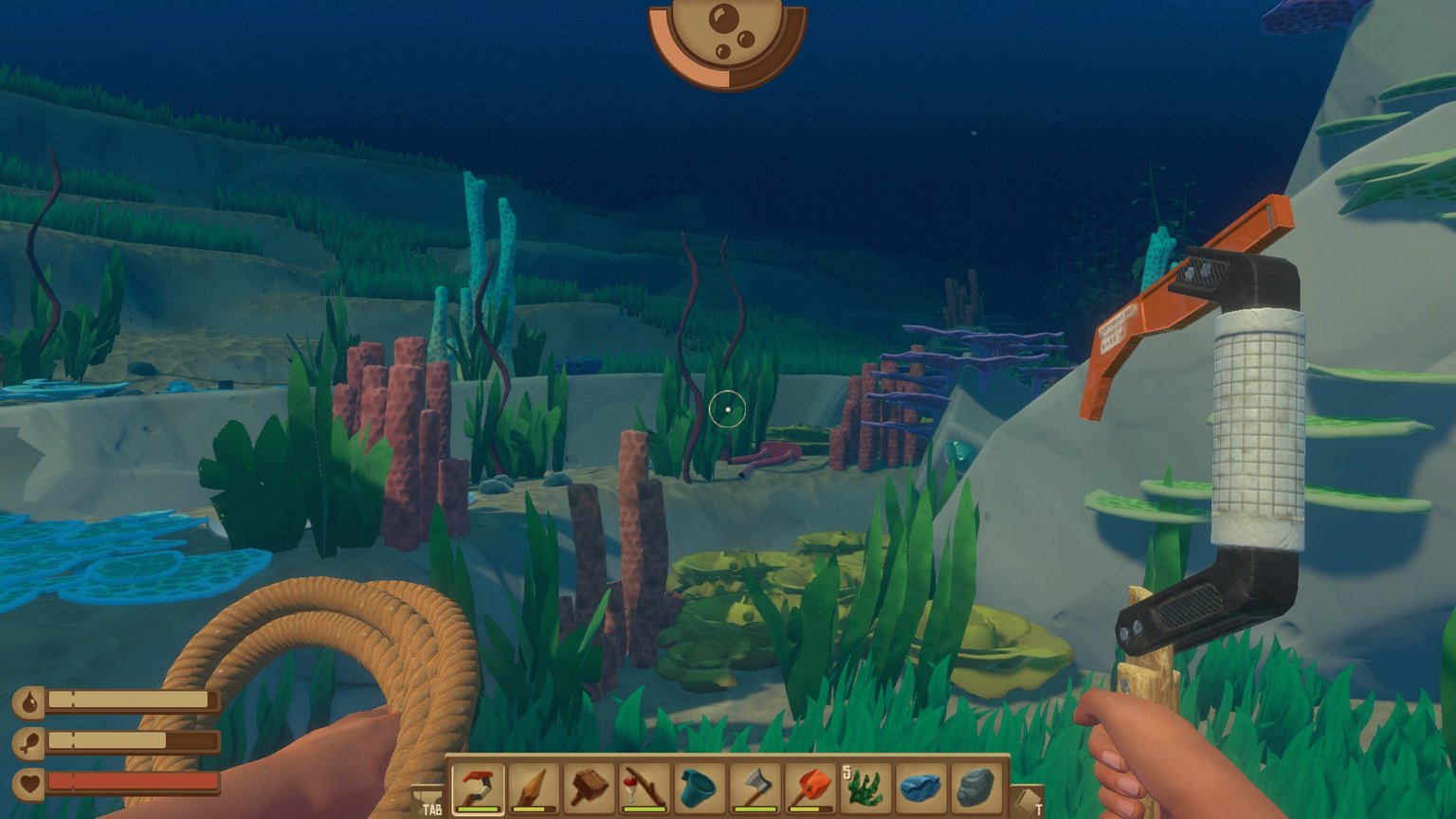
Task: Select the wooden spear slot
Action: click(x=534, y=788)
